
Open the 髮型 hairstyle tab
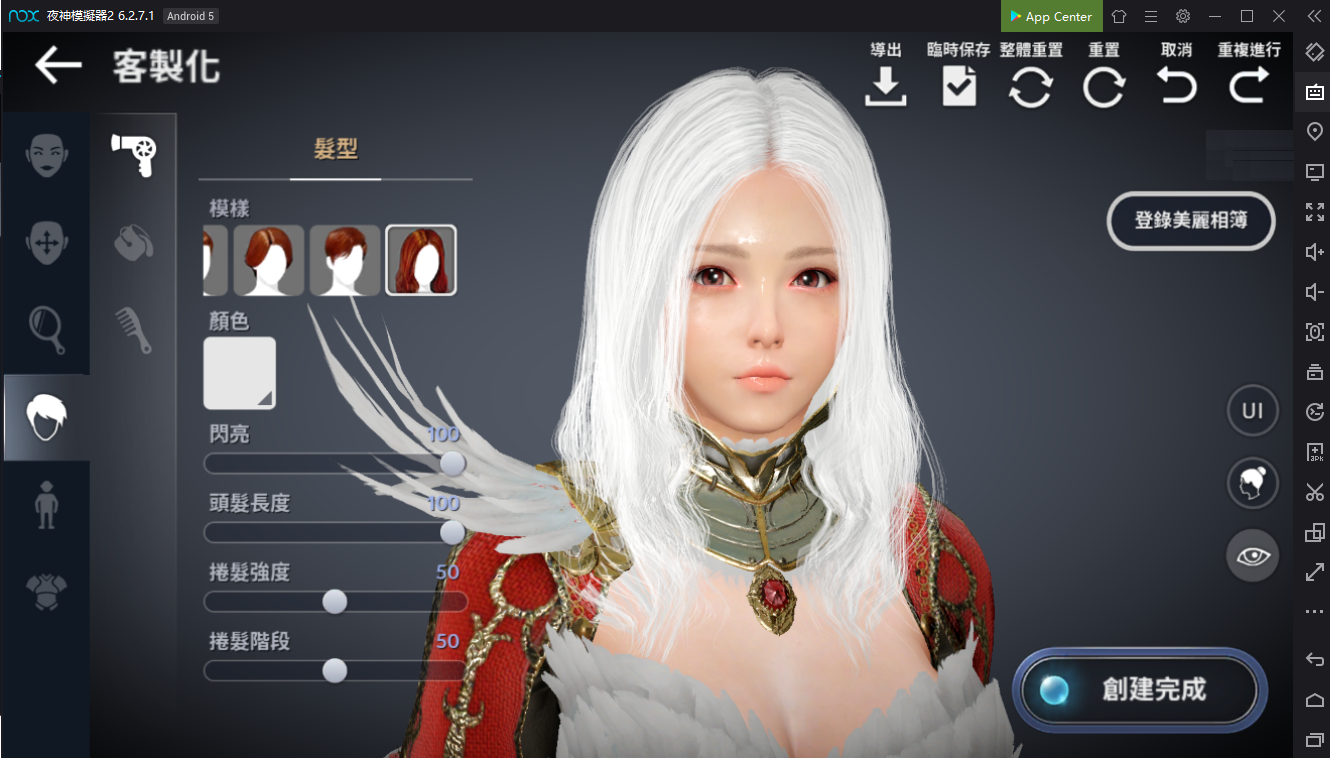pos(335,146)
